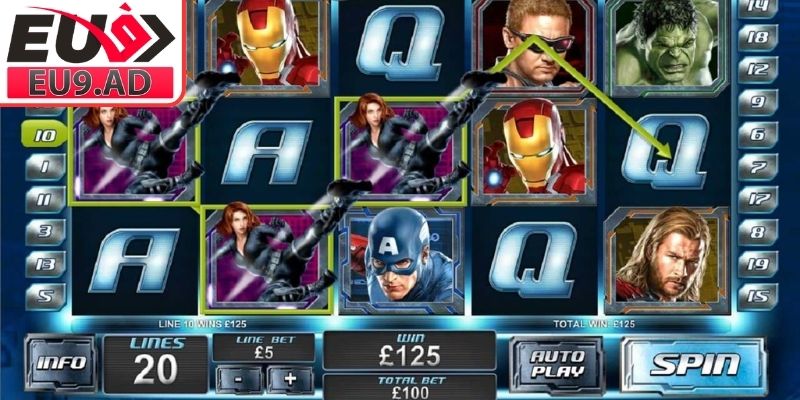
Task: Start Auto Play
Action: click(x=556, y=364)
